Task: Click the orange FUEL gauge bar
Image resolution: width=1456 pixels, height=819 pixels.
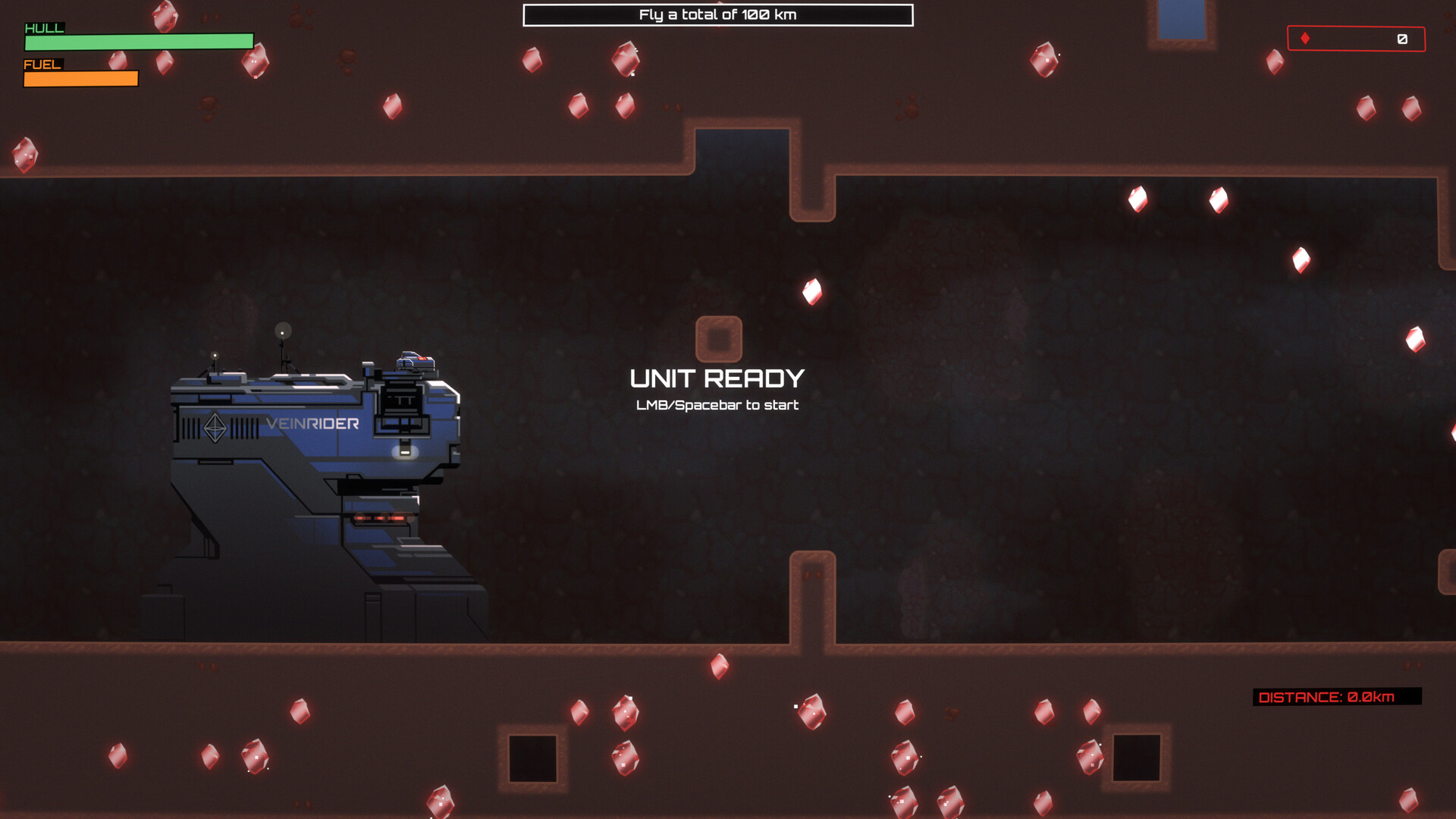Action: click(x=80, y=77)
